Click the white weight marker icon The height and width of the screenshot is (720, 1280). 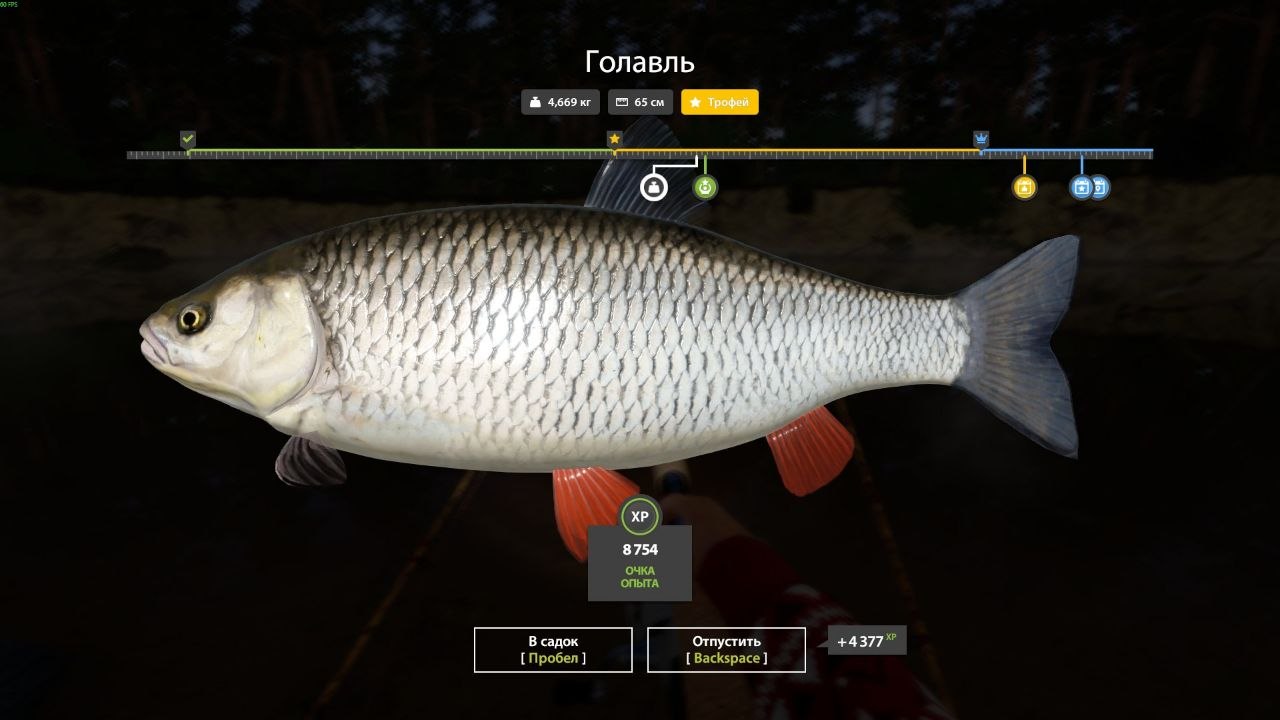[x=653, y=187]
